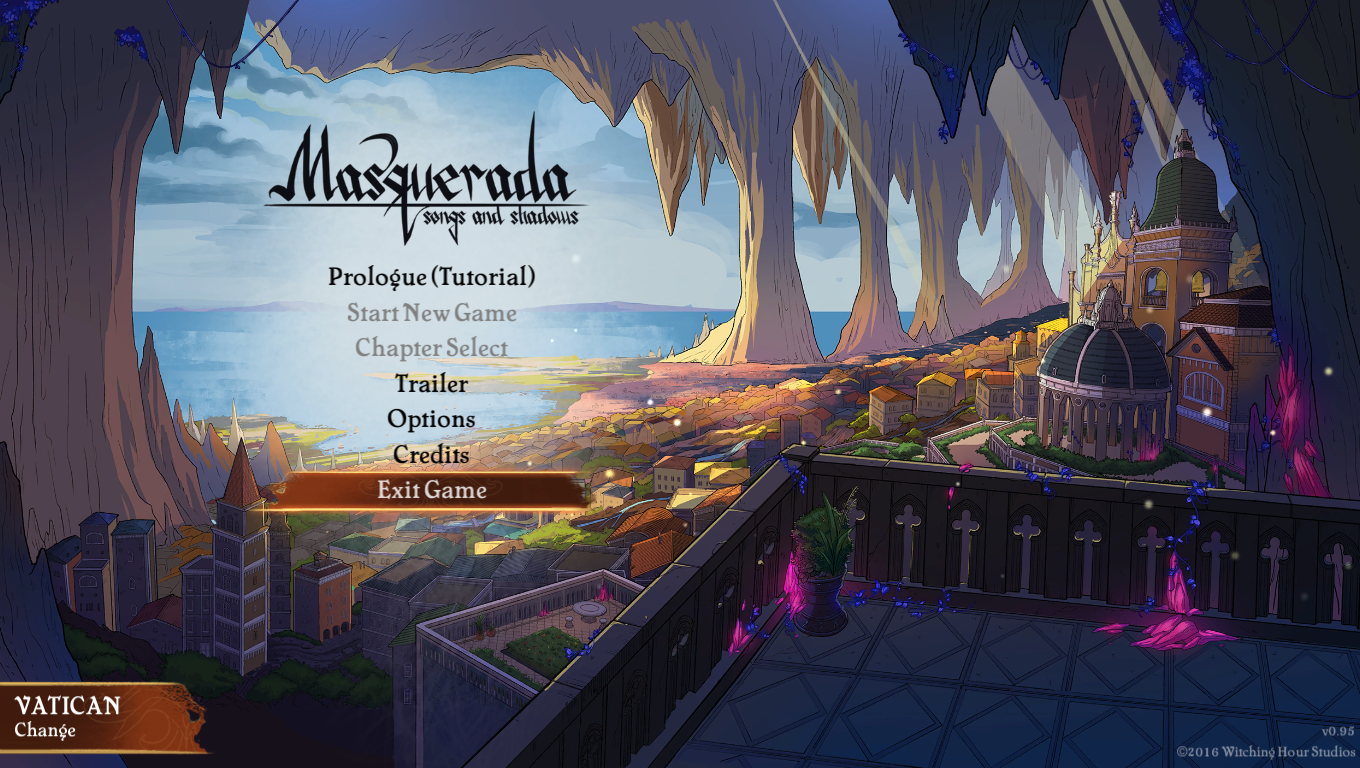Start the Prologue (Tutorial)
This screenshot has width=1360, height=768.
[x=431, y=277]
